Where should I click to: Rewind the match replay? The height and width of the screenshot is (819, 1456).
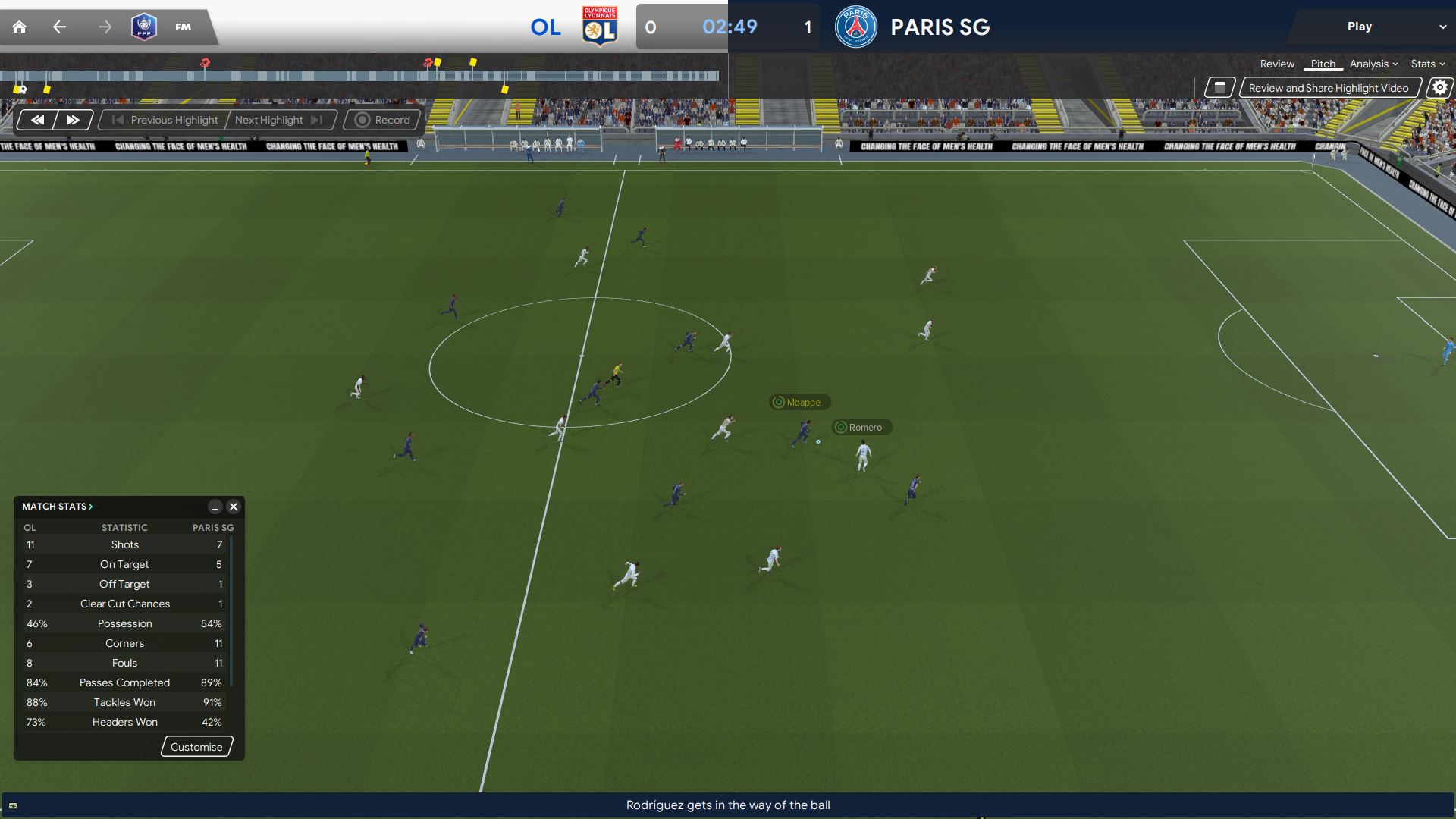coord(37,120)
